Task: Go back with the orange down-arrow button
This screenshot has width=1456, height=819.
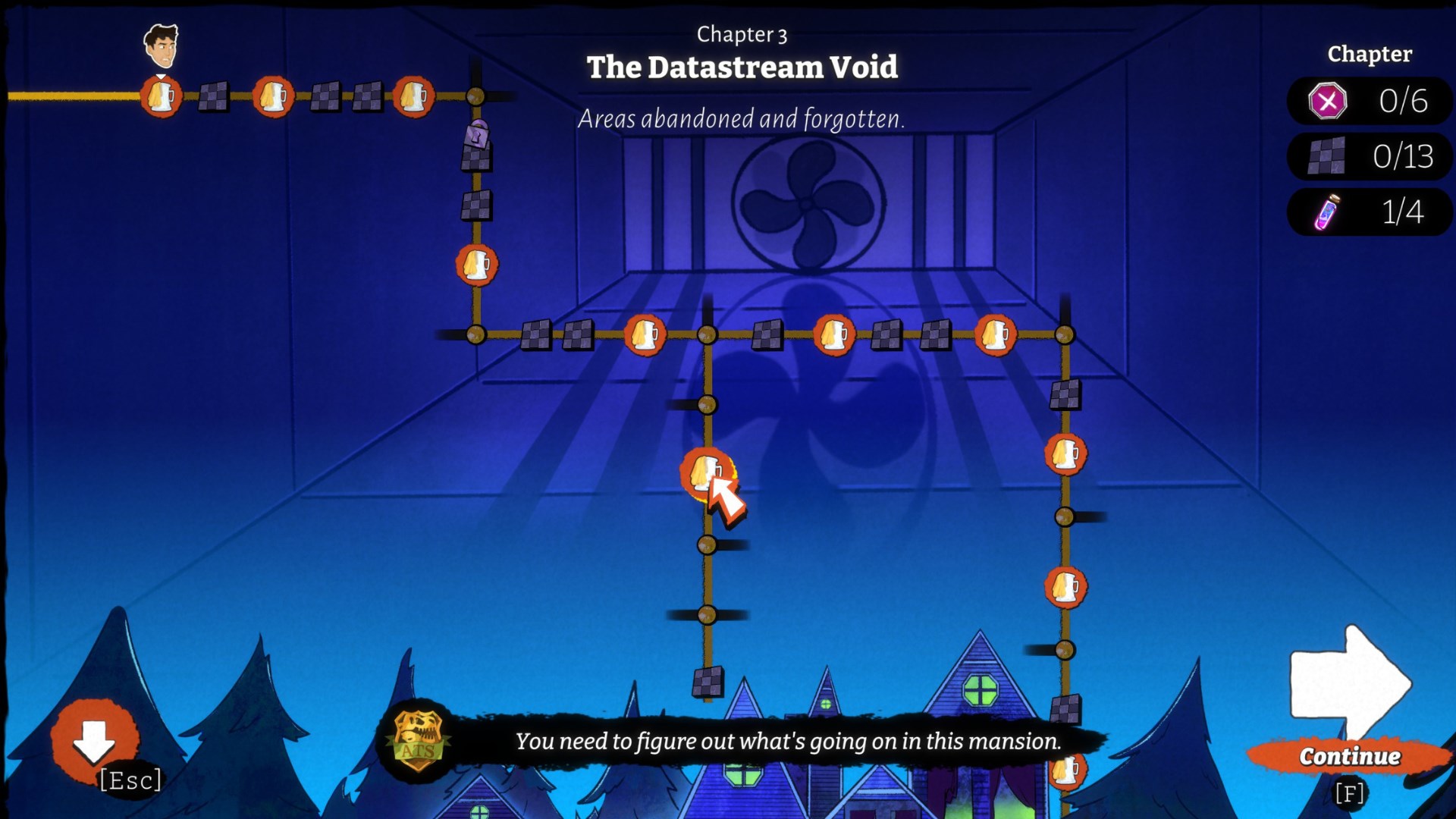Action: pyautogui.click(x=94, y=741)
